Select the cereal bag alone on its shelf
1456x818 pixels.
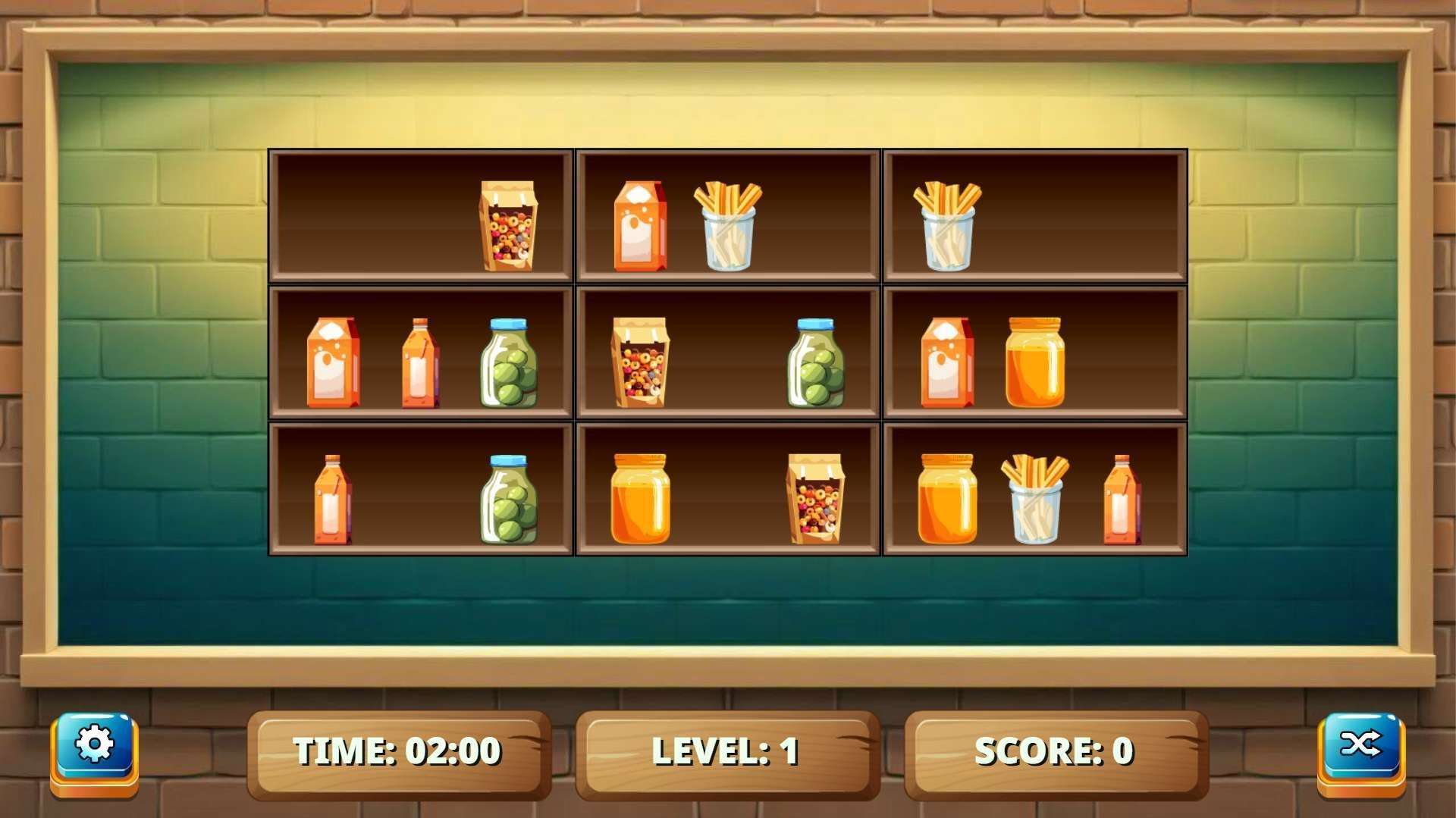508,226
